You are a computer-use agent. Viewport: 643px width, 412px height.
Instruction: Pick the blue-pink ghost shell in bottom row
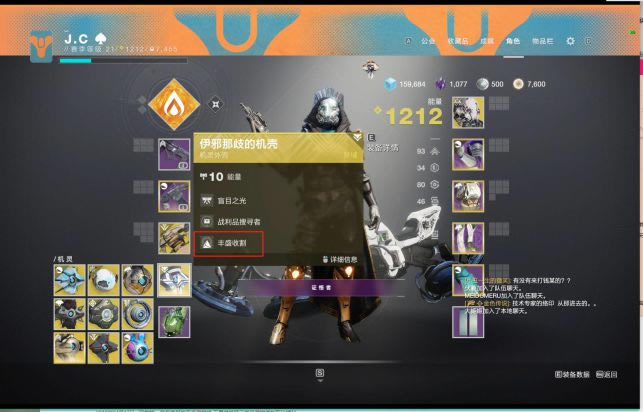pos(137,347)
